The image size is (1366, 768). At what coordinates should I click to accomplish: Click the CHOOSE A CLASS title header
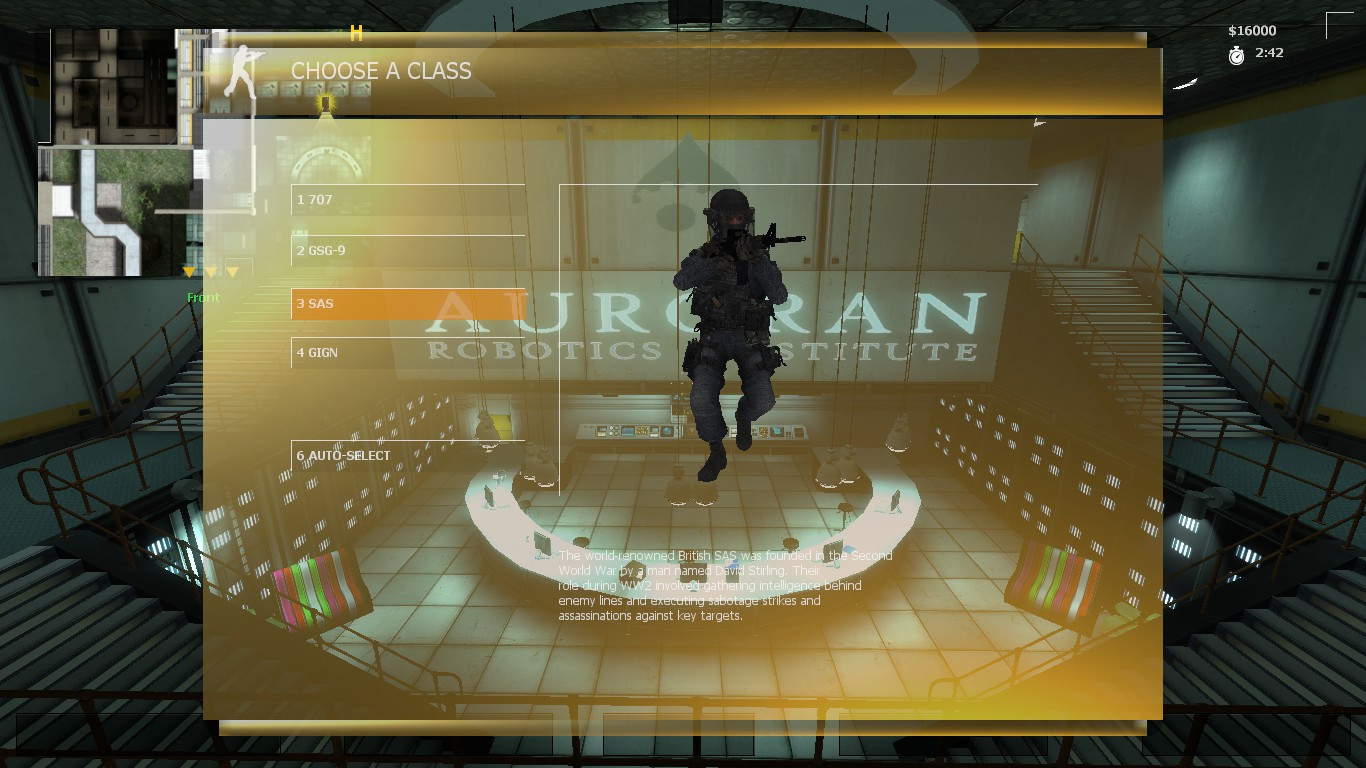381,71
